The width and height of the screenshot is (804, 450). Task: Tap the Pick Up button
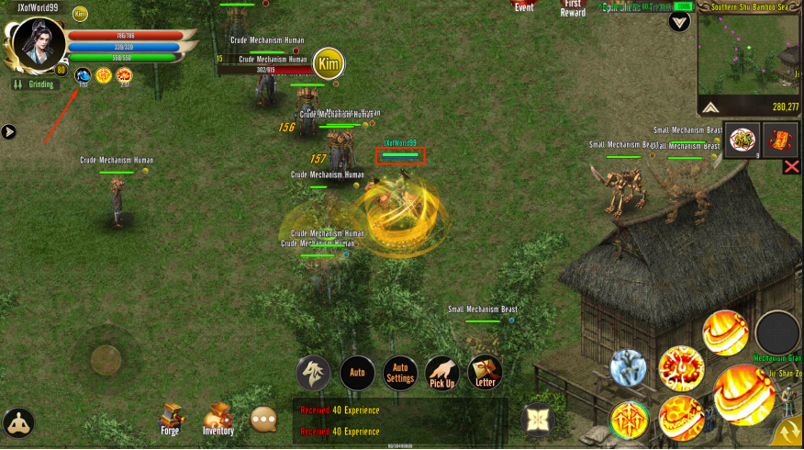(x=442, y=373)
